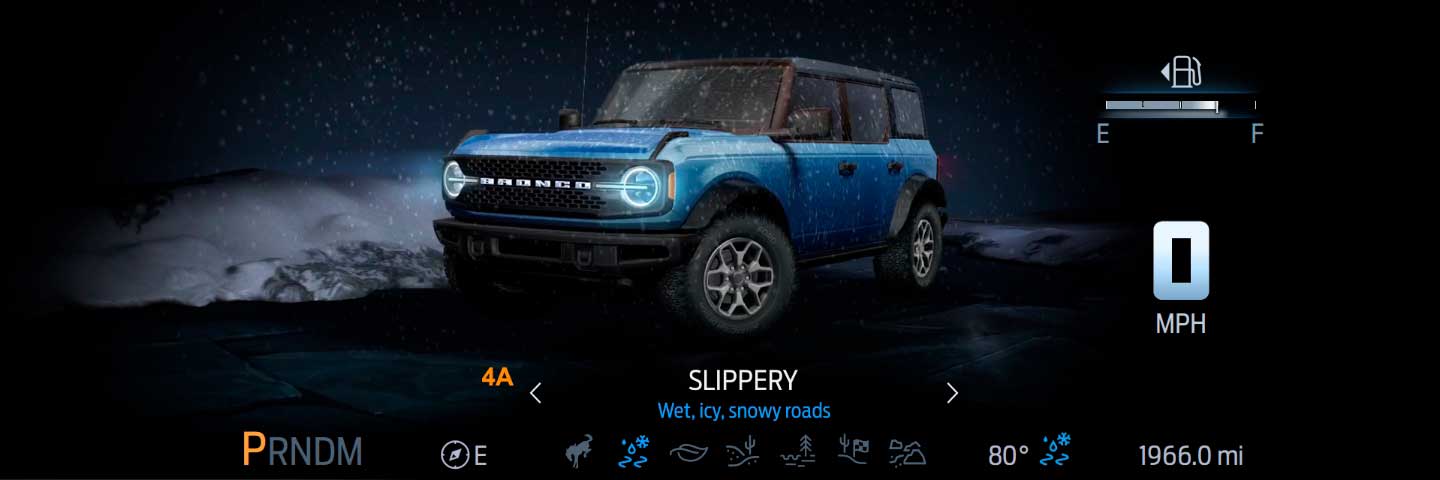Click the snowflake icon beside the temperature

tap(1057, 452)
